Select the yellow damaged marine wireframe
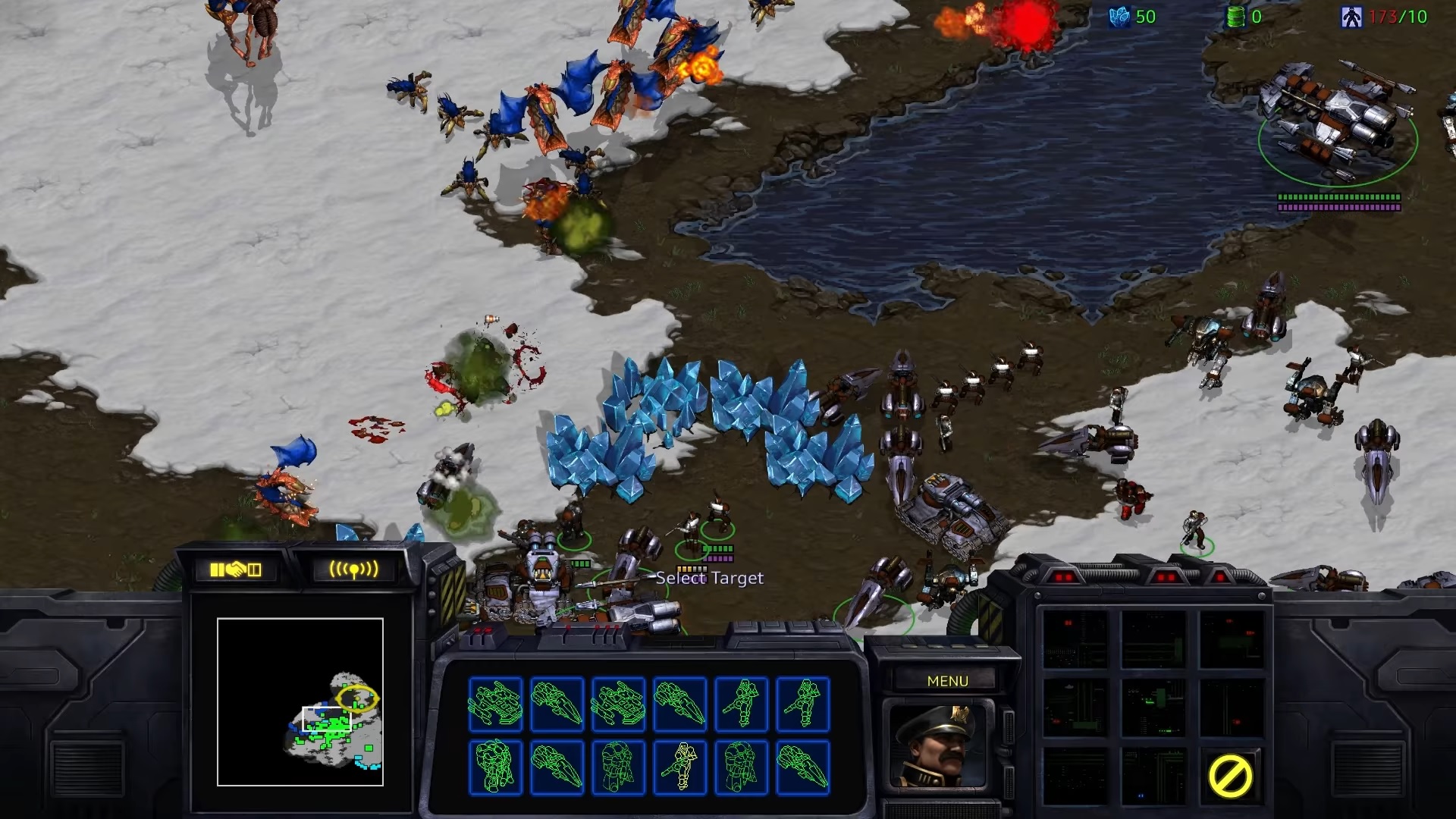The height and width of the screenshot is (819, 1456). tap(679, 767)
